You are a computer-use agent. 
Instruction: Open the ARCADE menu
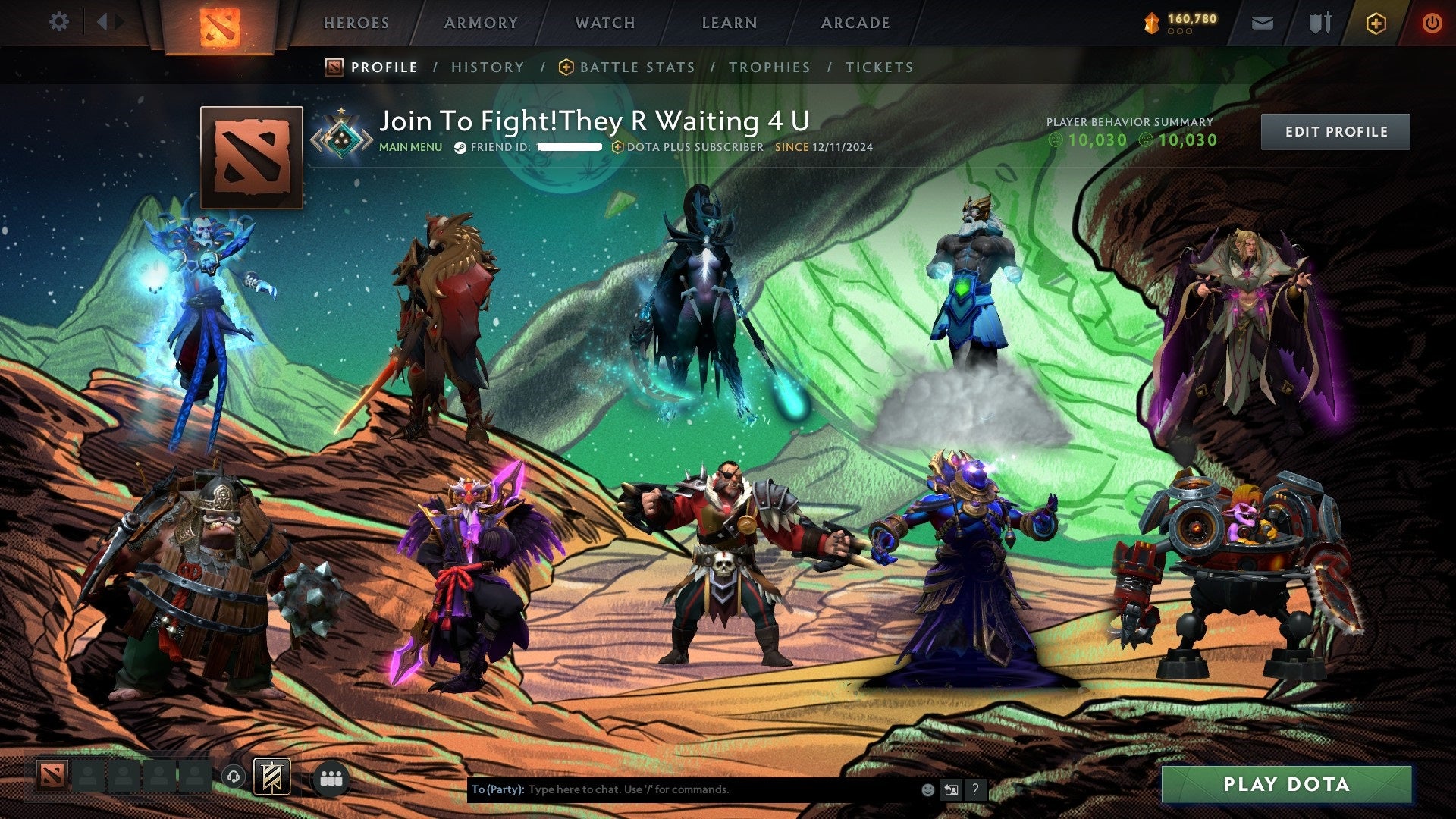click(855, 23)
